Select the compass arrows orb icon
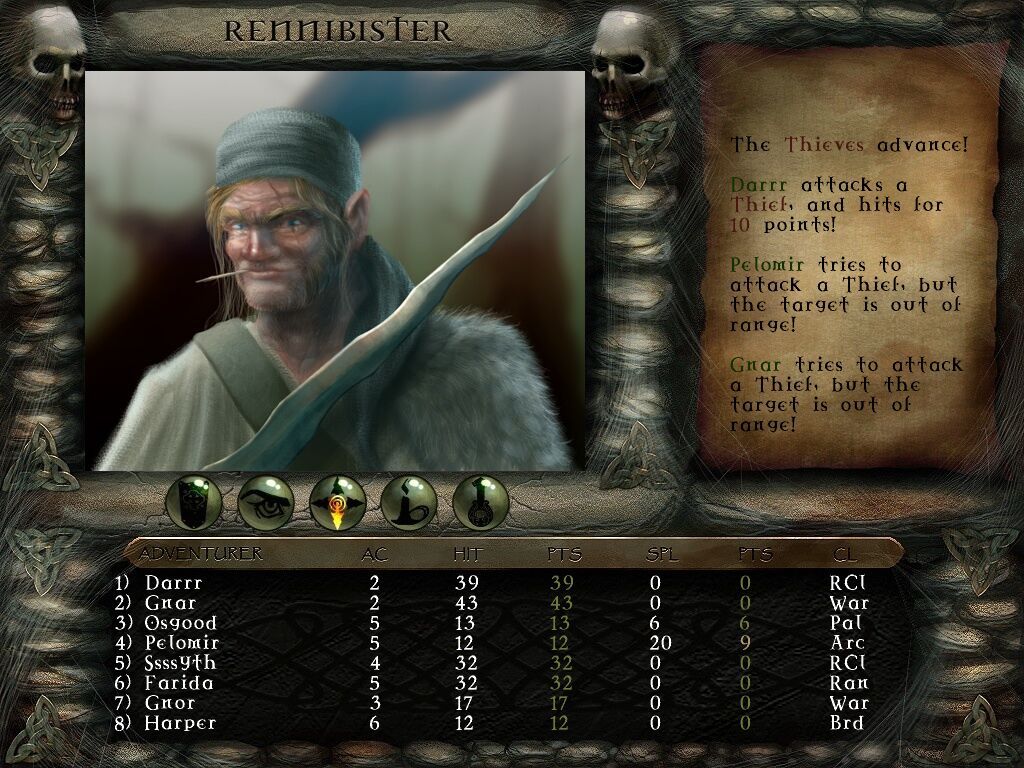This screenshot has height=768, width=1024. pyautogui.click(x=338, y=501)
